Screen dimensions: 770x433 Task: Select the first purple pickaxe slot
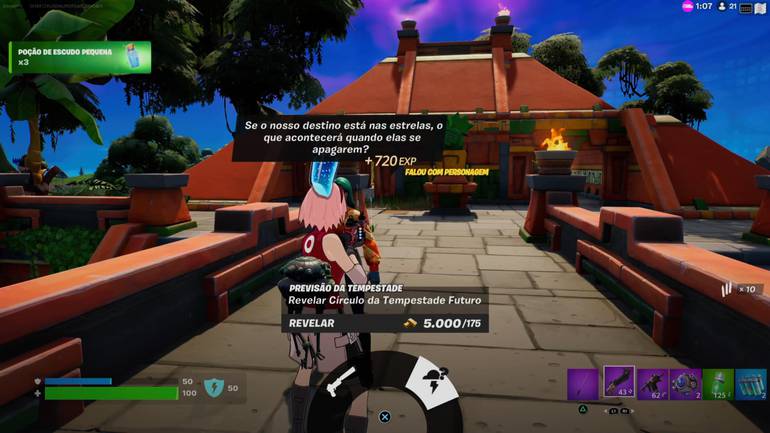583,385
